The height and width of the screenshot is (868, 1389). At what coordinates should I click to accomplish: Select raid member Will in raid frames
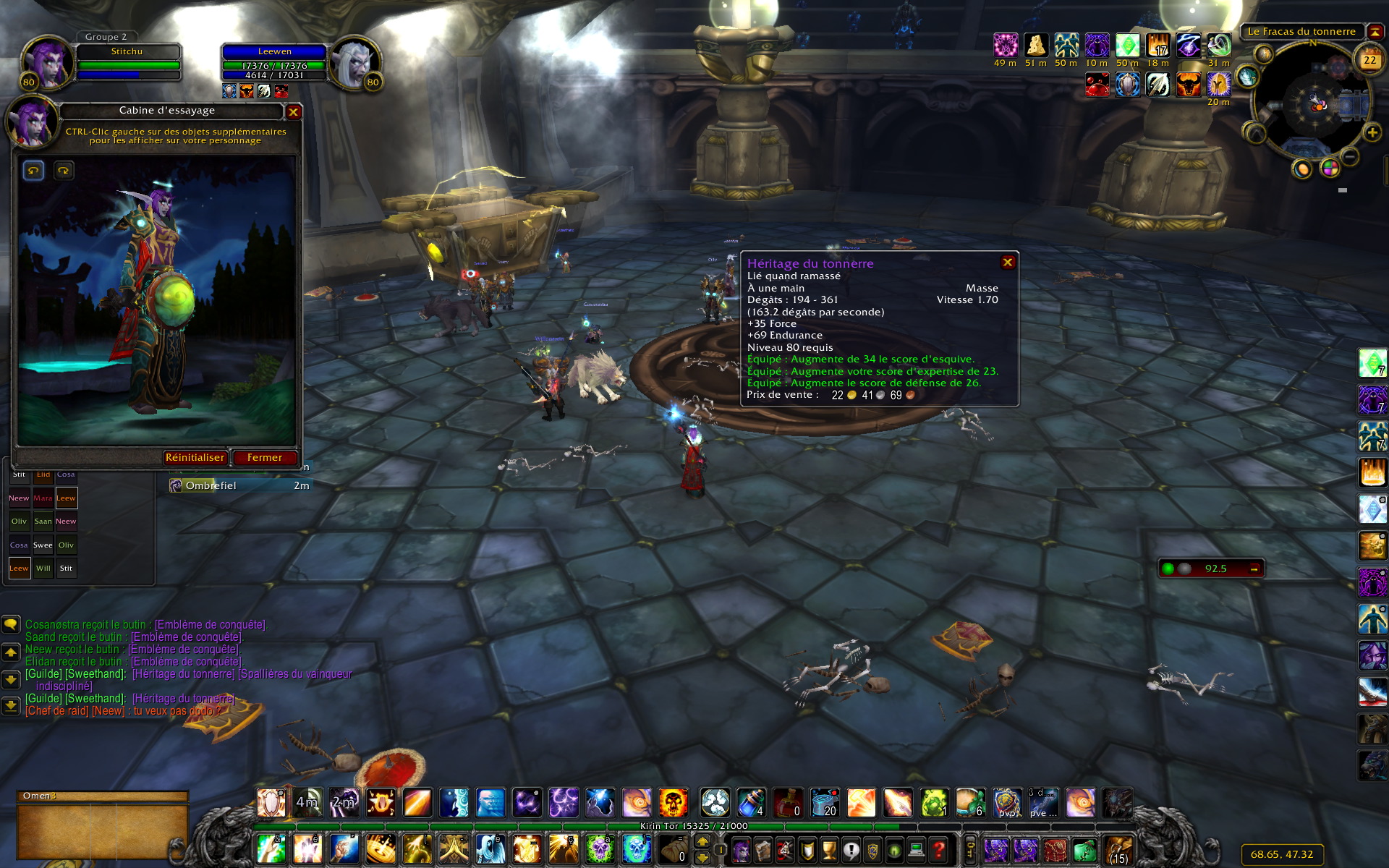point(43,569)
